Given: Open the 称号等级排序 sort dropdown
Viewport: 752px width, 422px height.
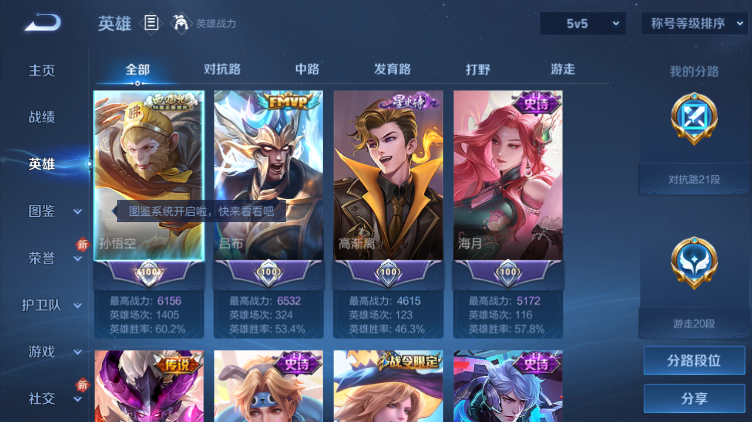Looking at the screenshot, I should tap(694, 23).
